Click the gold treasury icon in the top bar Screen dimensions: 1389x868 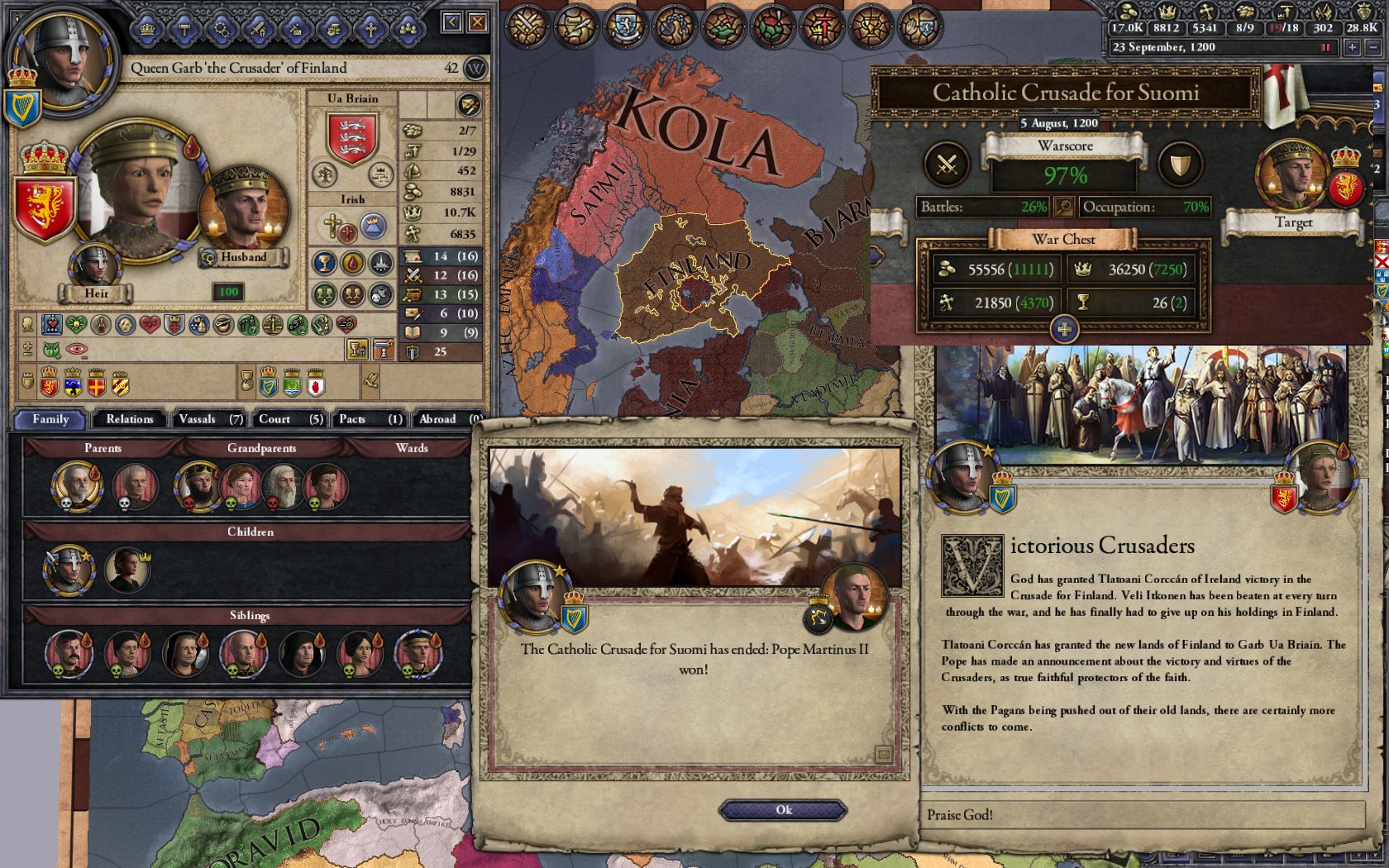(1128, 13)
